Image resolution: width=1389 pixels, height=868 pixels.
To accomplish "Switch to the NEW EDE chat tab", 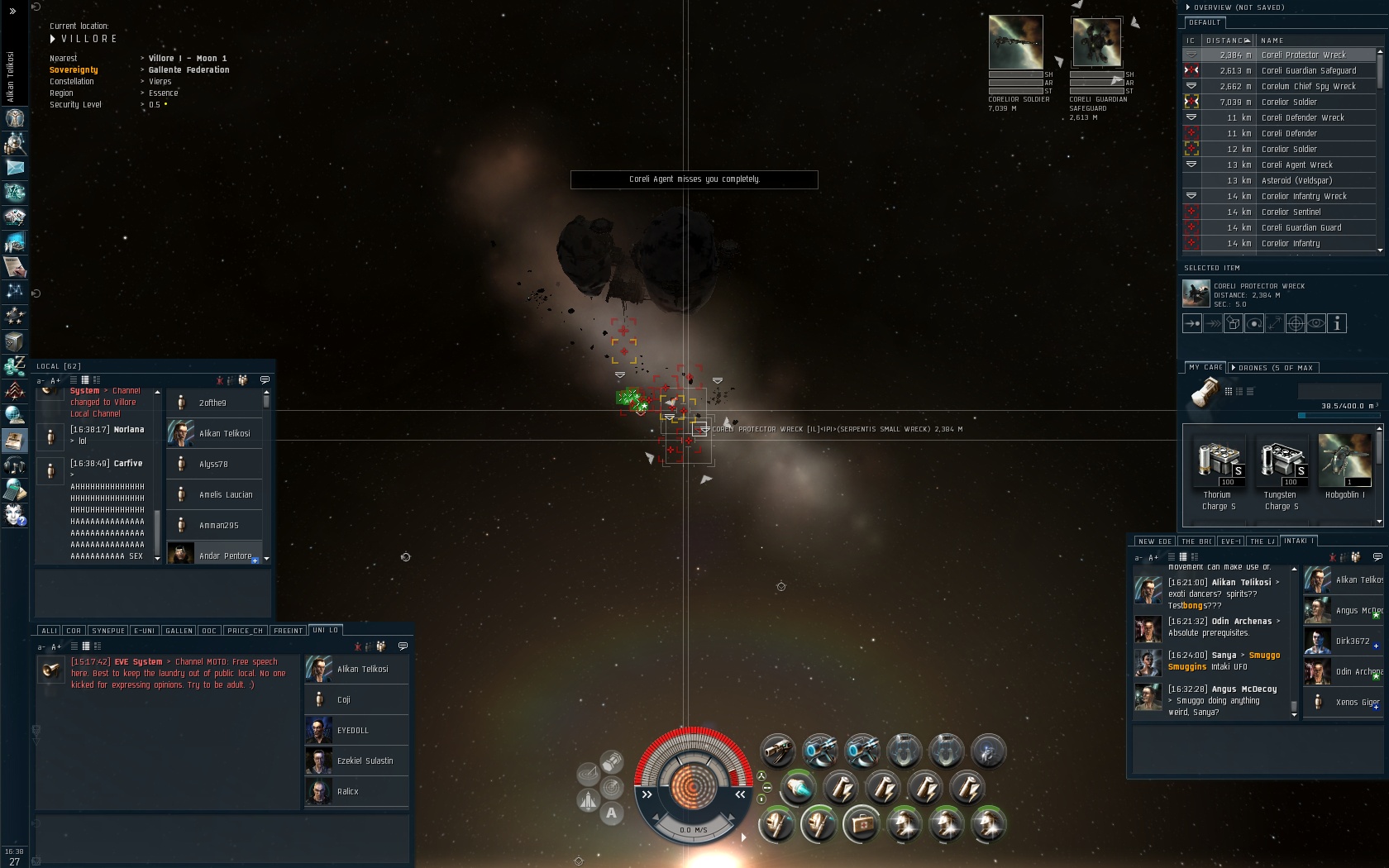I will pos(1154,541).
